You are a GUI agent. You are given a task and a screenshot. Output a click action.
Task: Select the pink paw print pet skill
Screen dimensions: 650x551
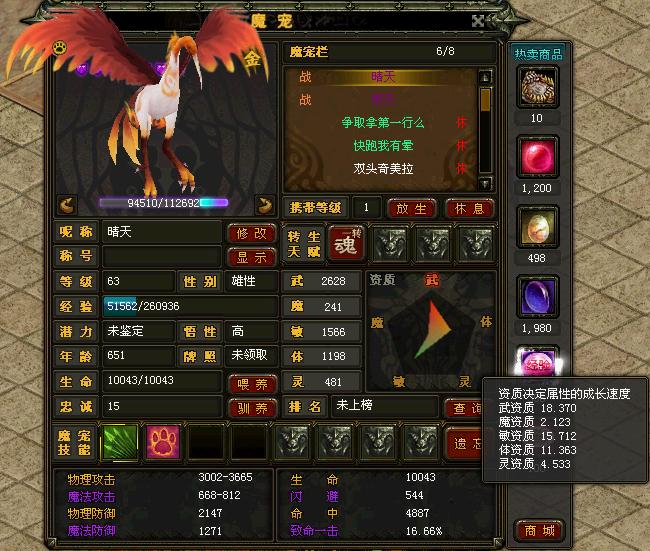point(163,442)
